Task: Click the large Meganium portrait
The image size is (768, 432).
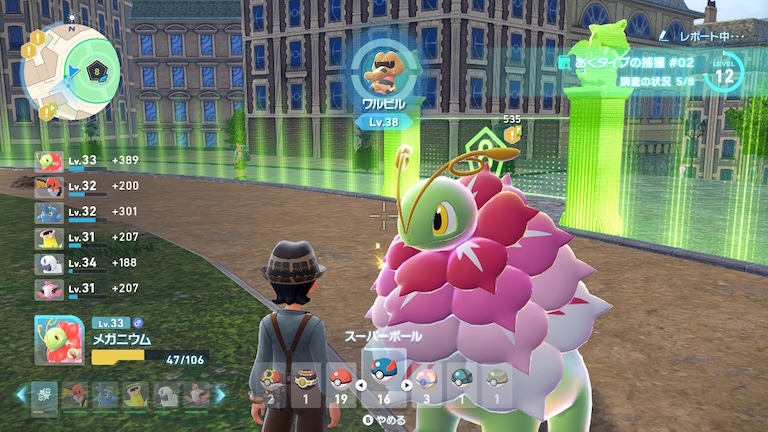Action: point(59,339)
